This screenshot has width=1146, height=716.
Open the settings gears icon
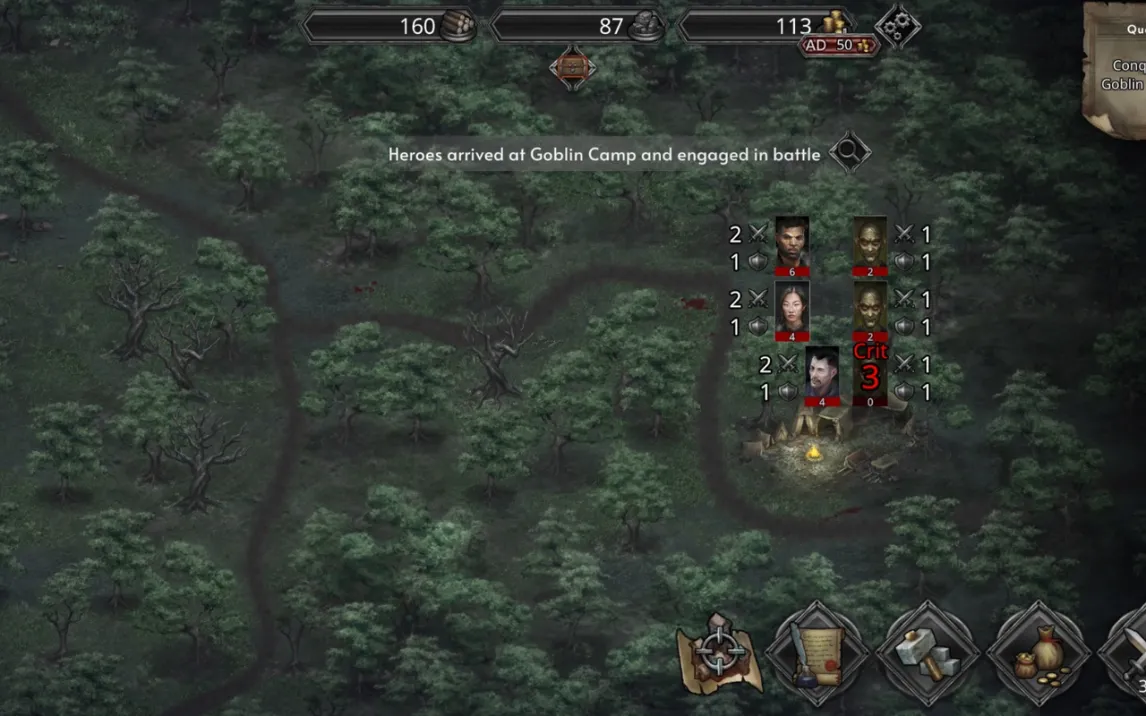(x=896, y=27)
